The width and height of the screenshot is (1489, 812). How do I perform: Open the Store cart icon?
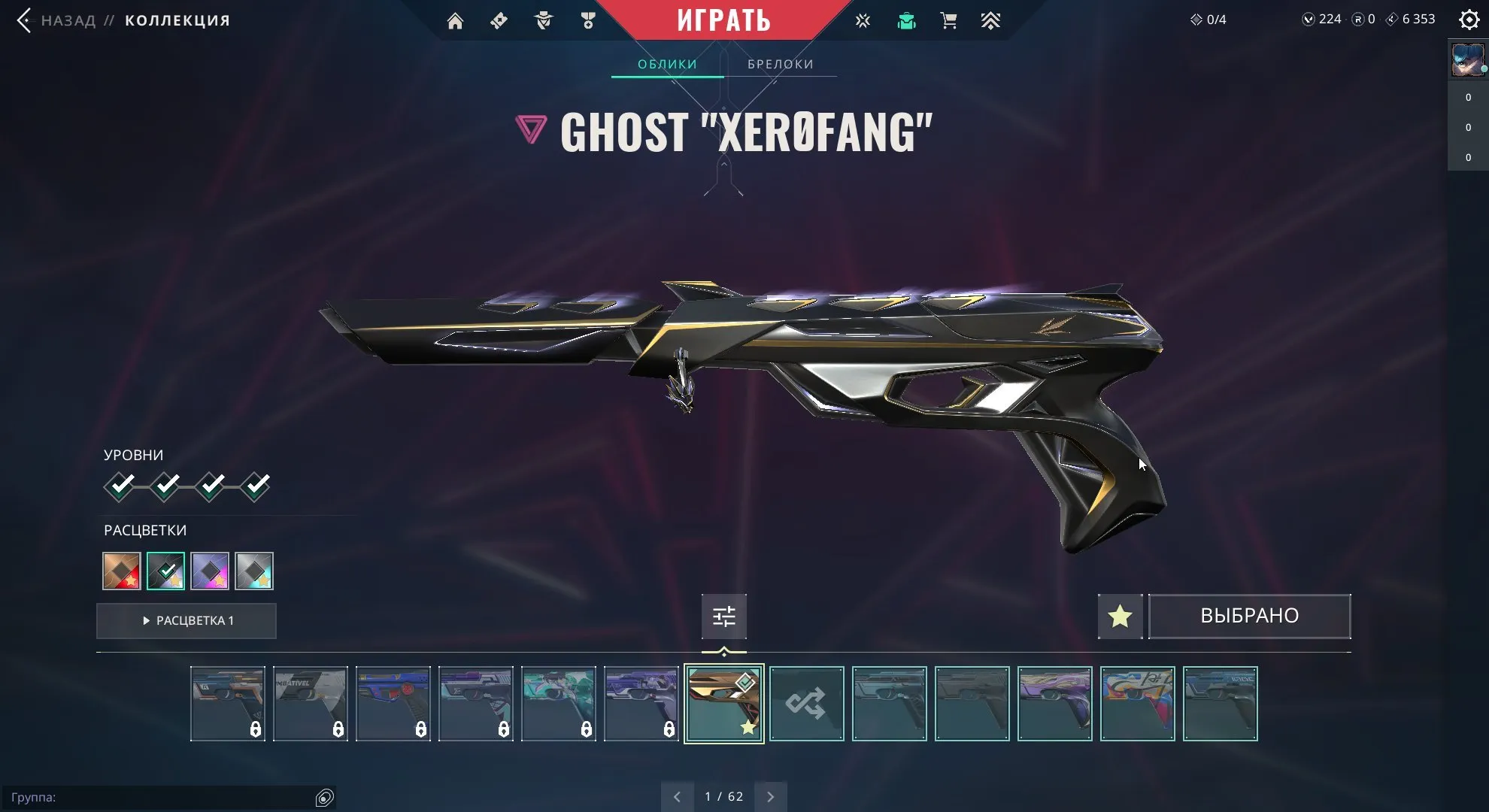click(948, 20)
